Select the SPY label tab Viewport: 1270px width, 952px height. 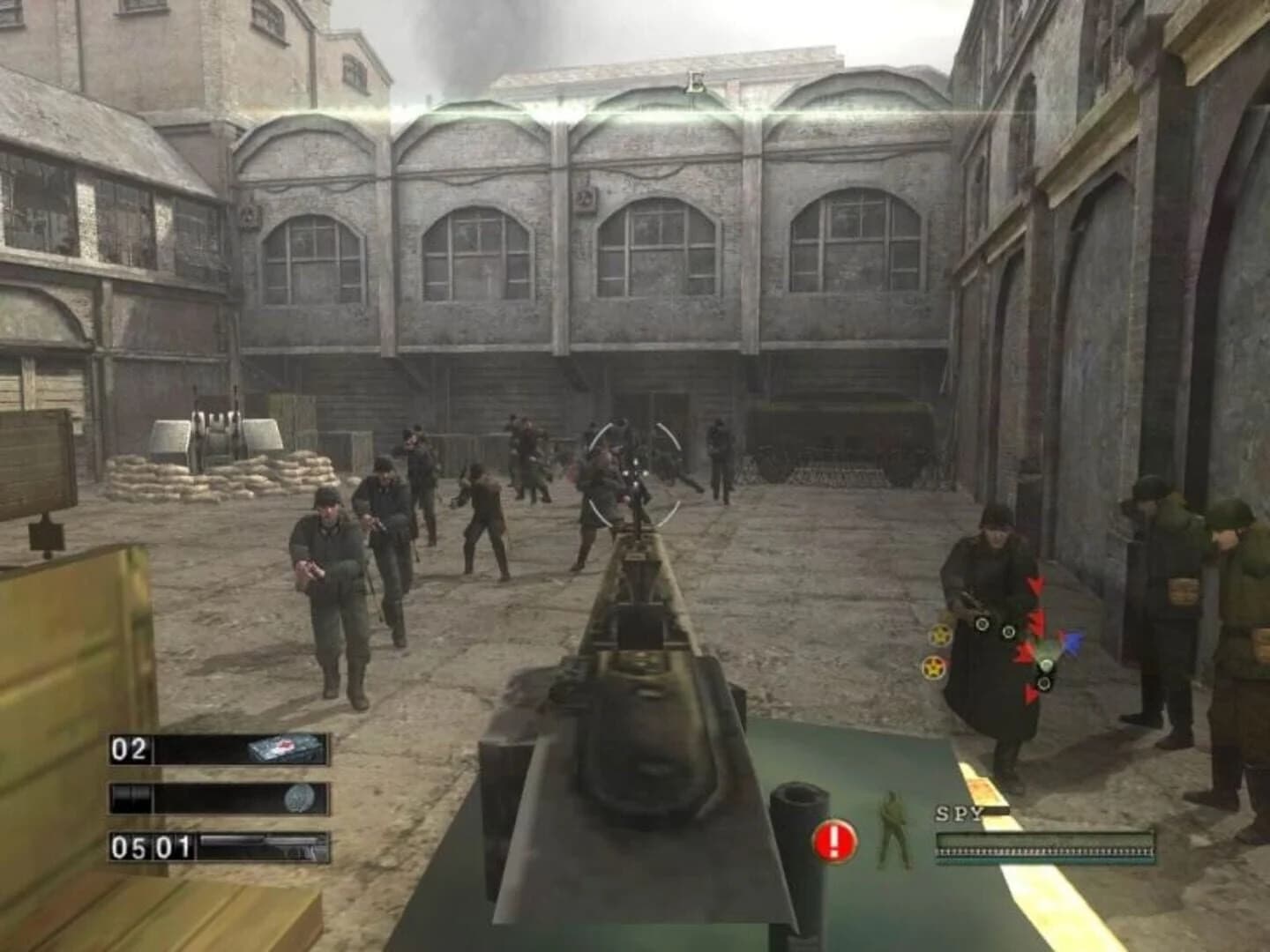click(961, 812)
